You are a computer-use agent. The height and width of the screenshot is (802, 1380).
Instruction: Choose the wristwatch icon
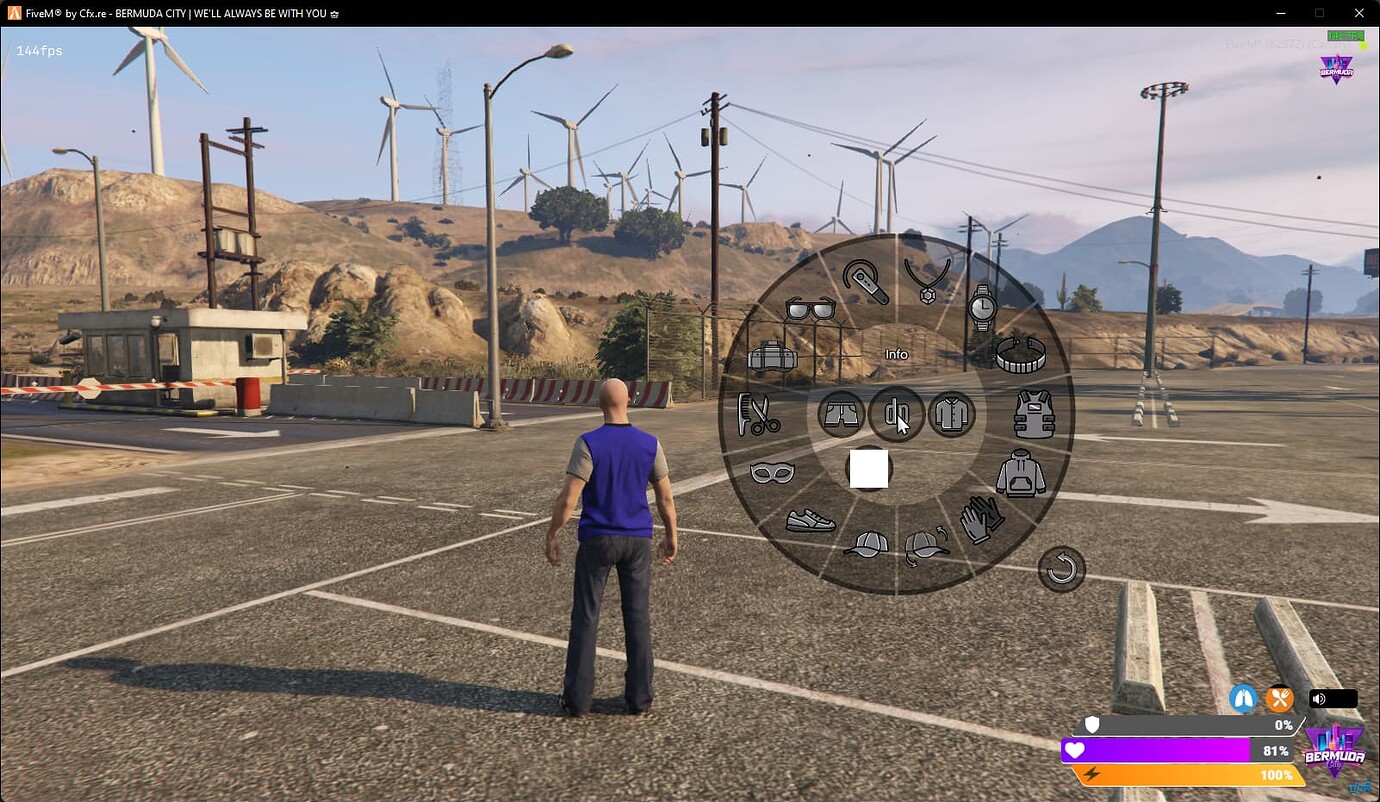(983, 307)
